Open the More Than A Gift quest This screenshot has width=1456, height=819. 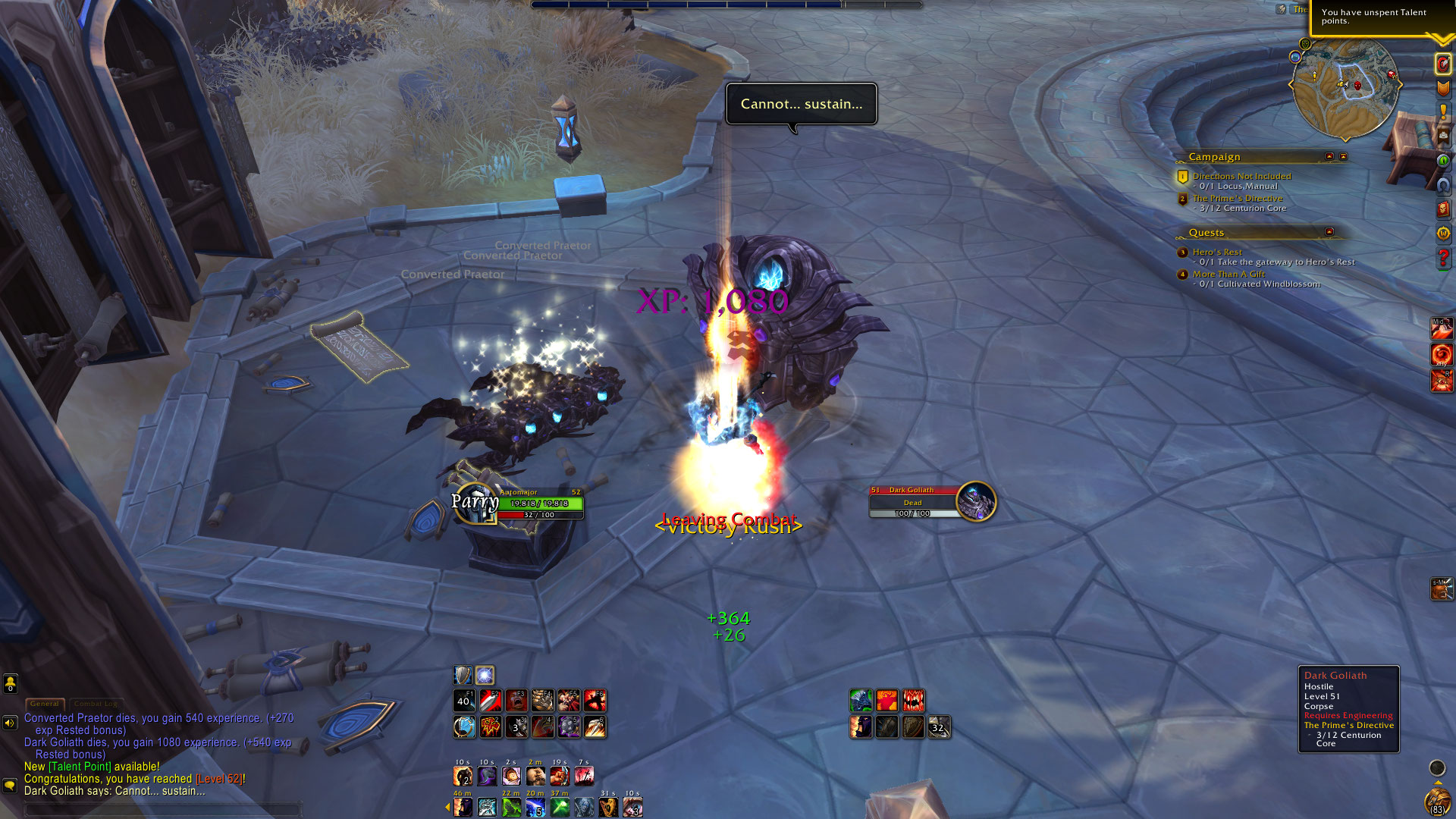[x=1228, y=274]
